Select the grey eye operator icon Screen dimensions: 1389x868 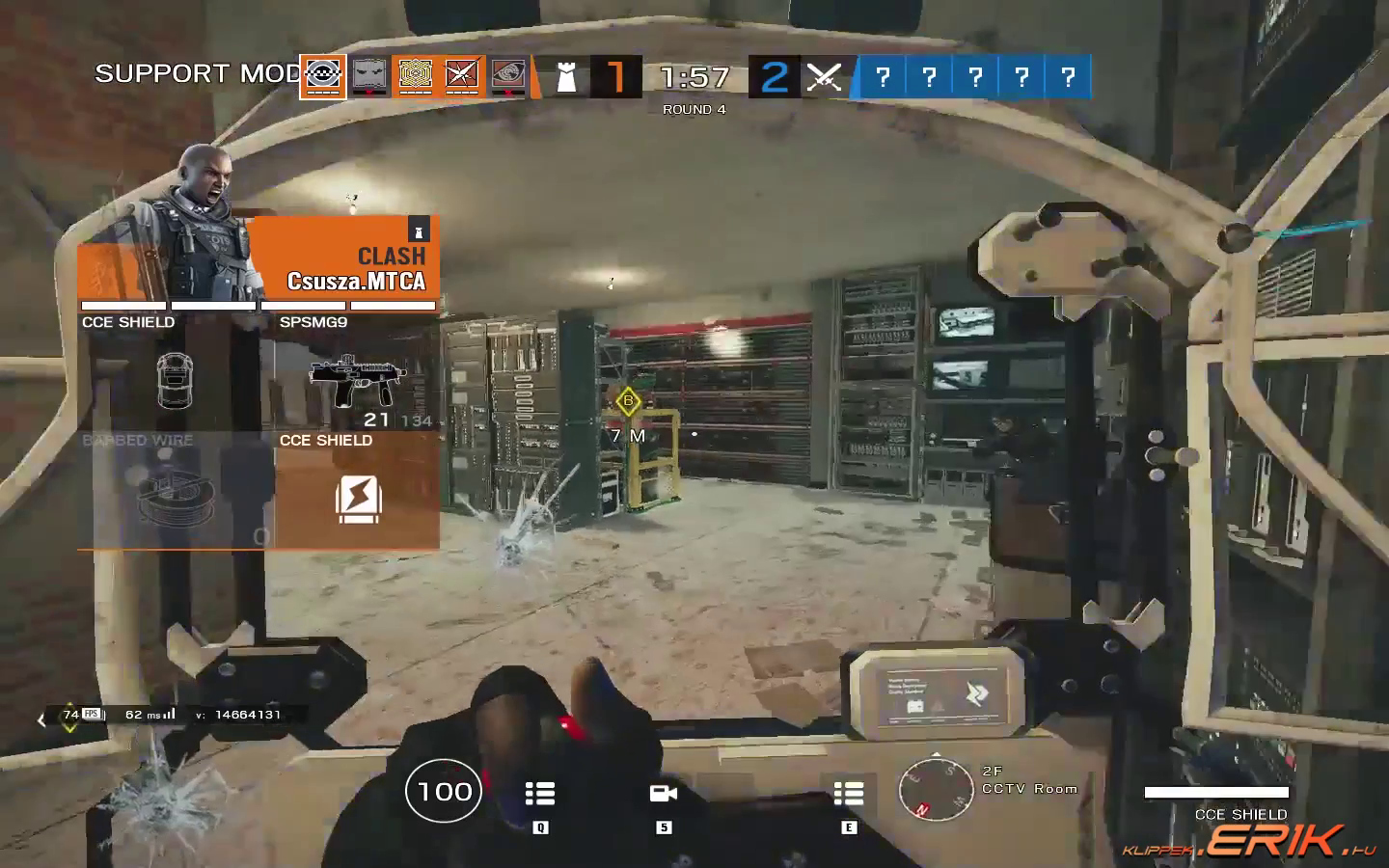(508, 76)
